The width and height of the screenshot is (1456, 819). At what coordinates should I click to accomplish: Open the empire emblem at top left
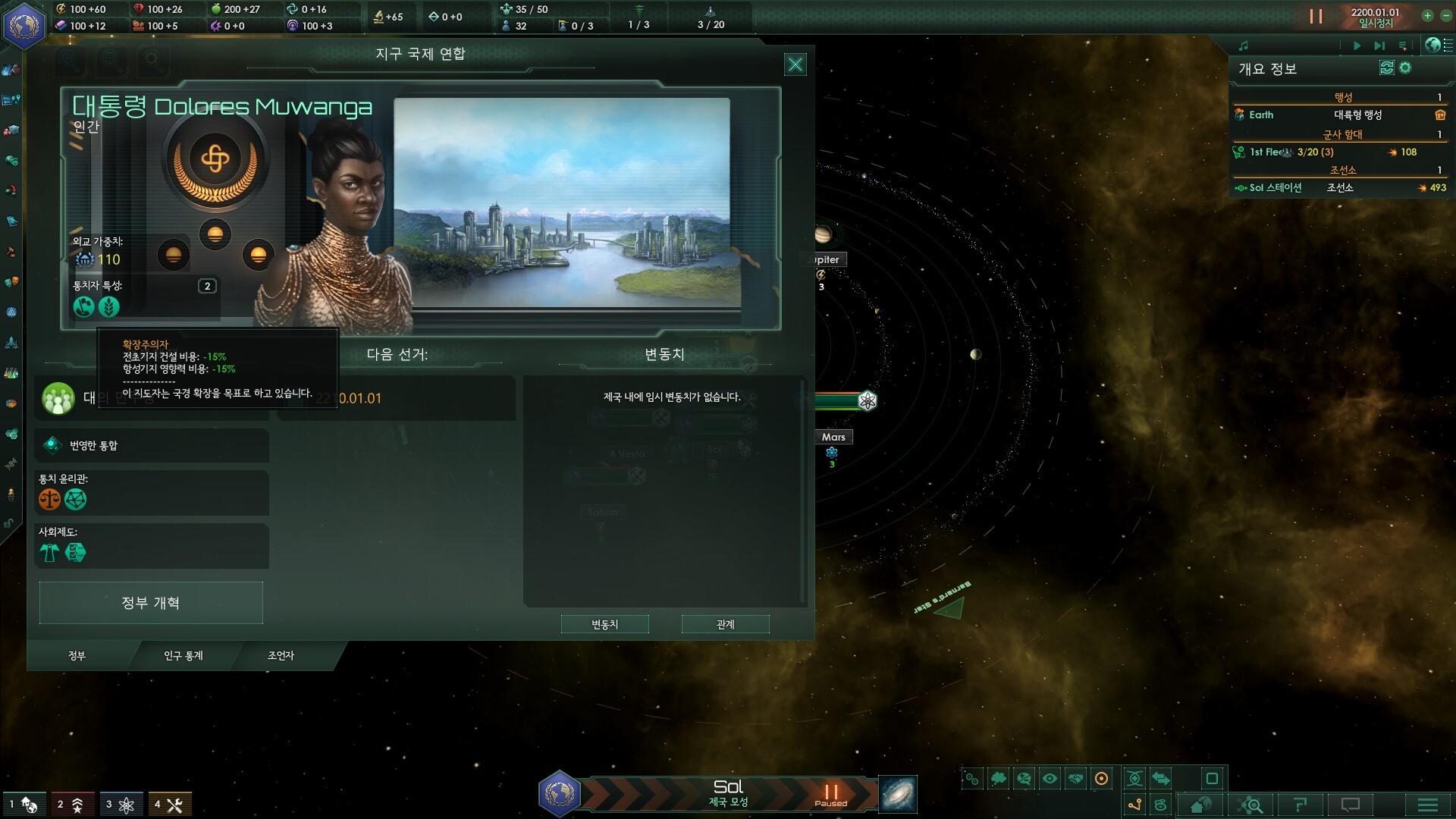[x=24, y=26]
